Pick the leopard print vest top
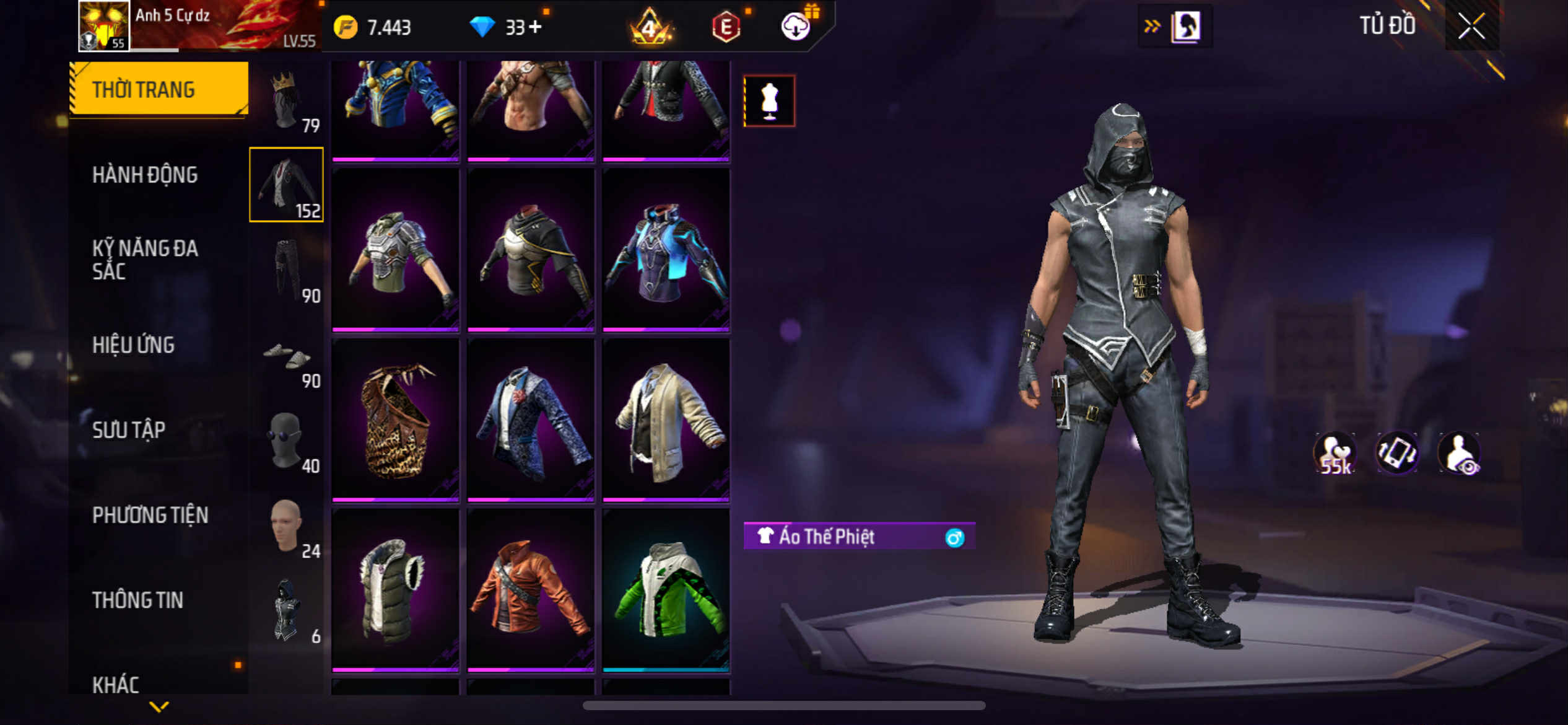The image size is (1568, 725). coord(395,419)
